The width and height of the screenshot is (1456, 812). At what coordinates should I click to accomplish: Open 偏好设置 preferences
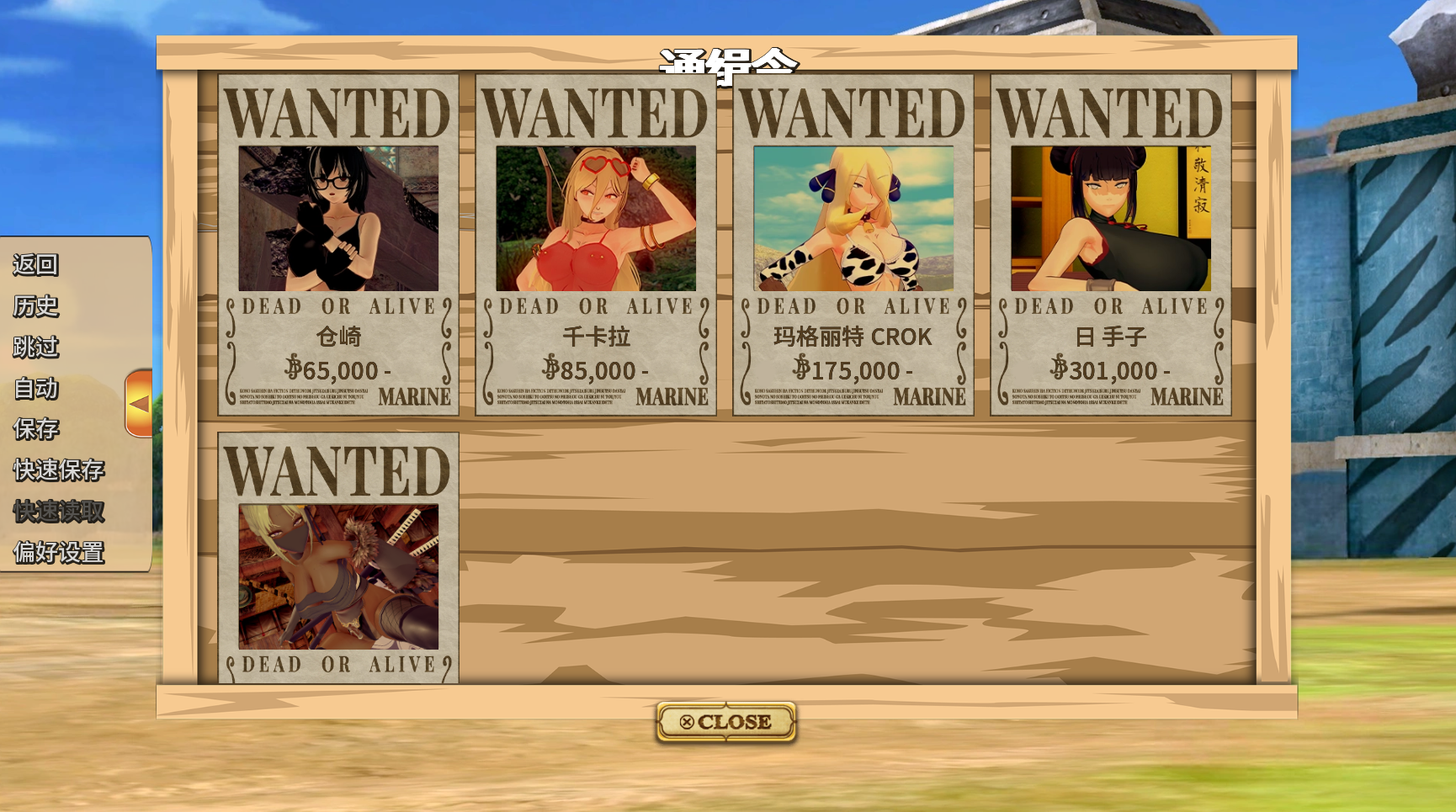[x=59, y=552]
